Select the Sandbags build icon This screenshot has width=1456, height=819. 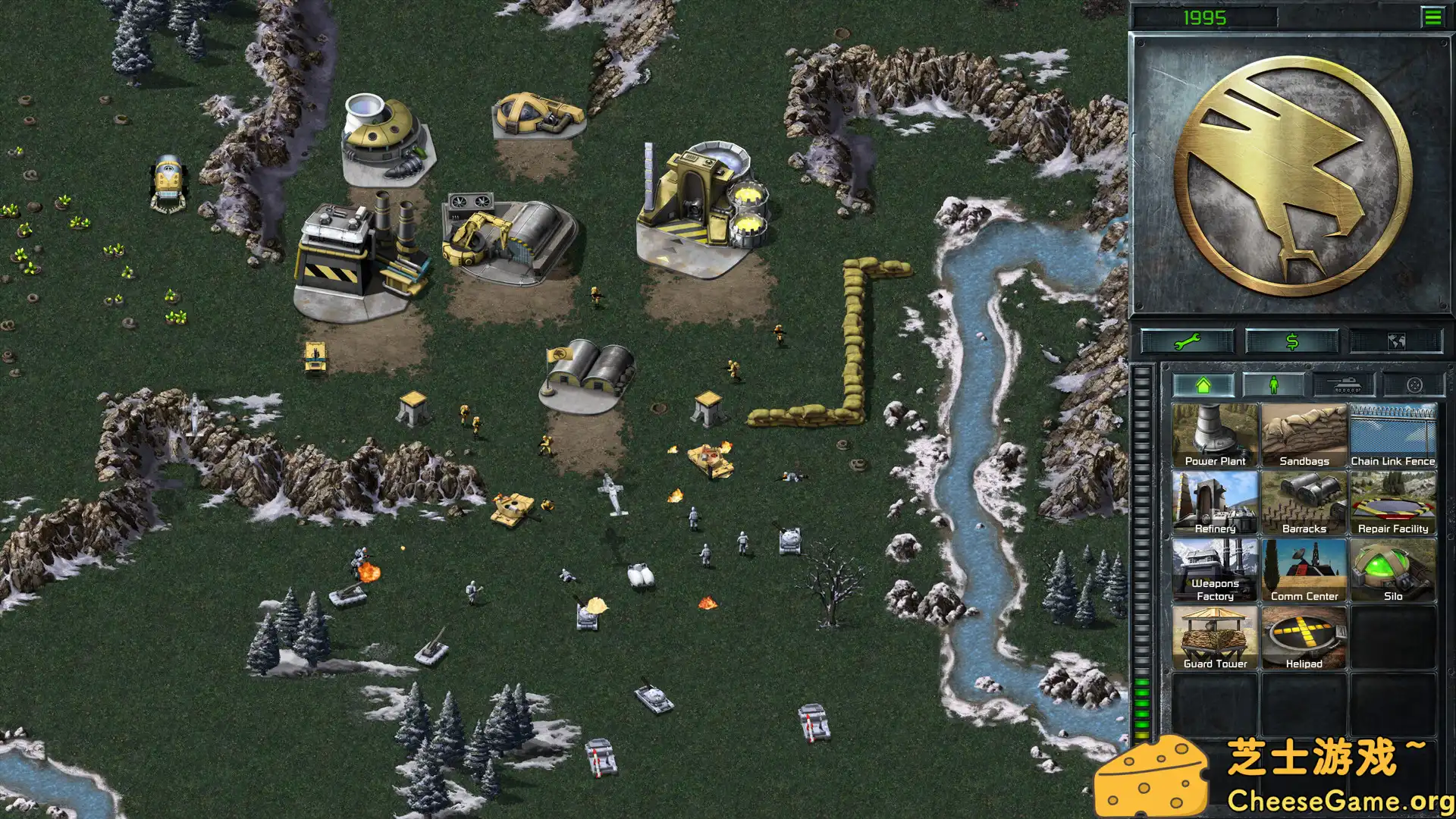(1304, 432)
